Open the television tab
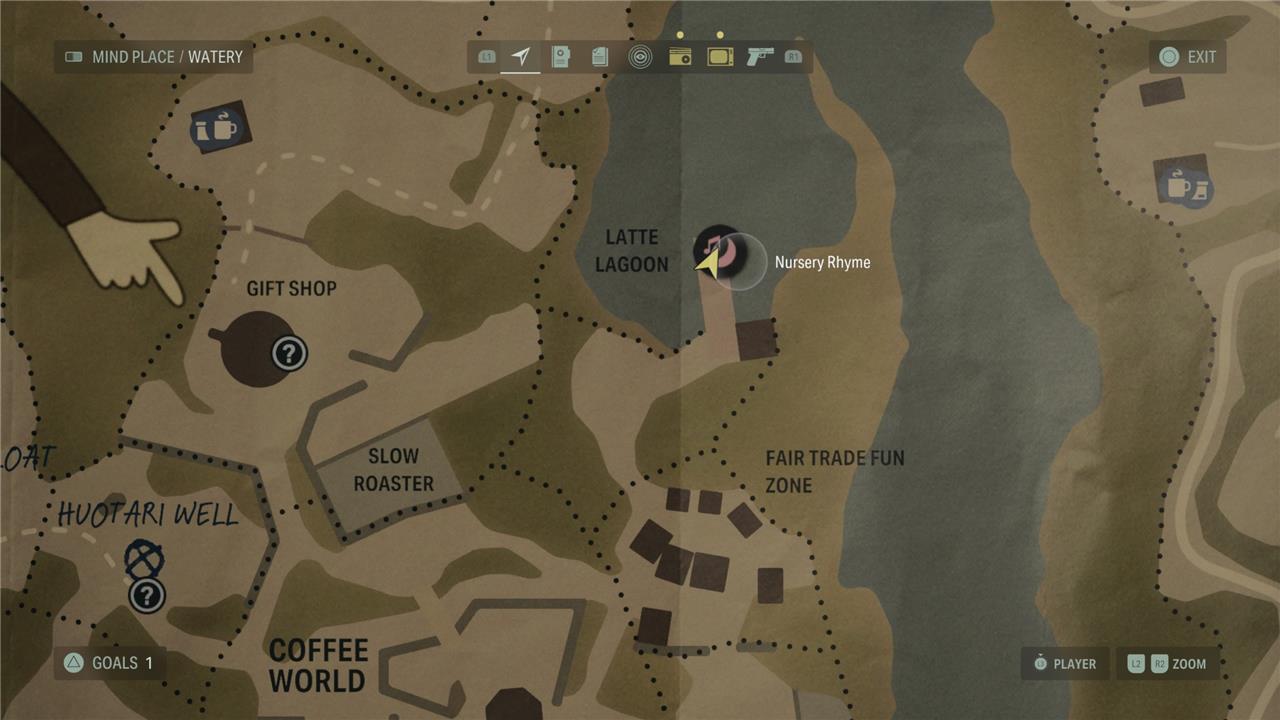 (720, 57)
